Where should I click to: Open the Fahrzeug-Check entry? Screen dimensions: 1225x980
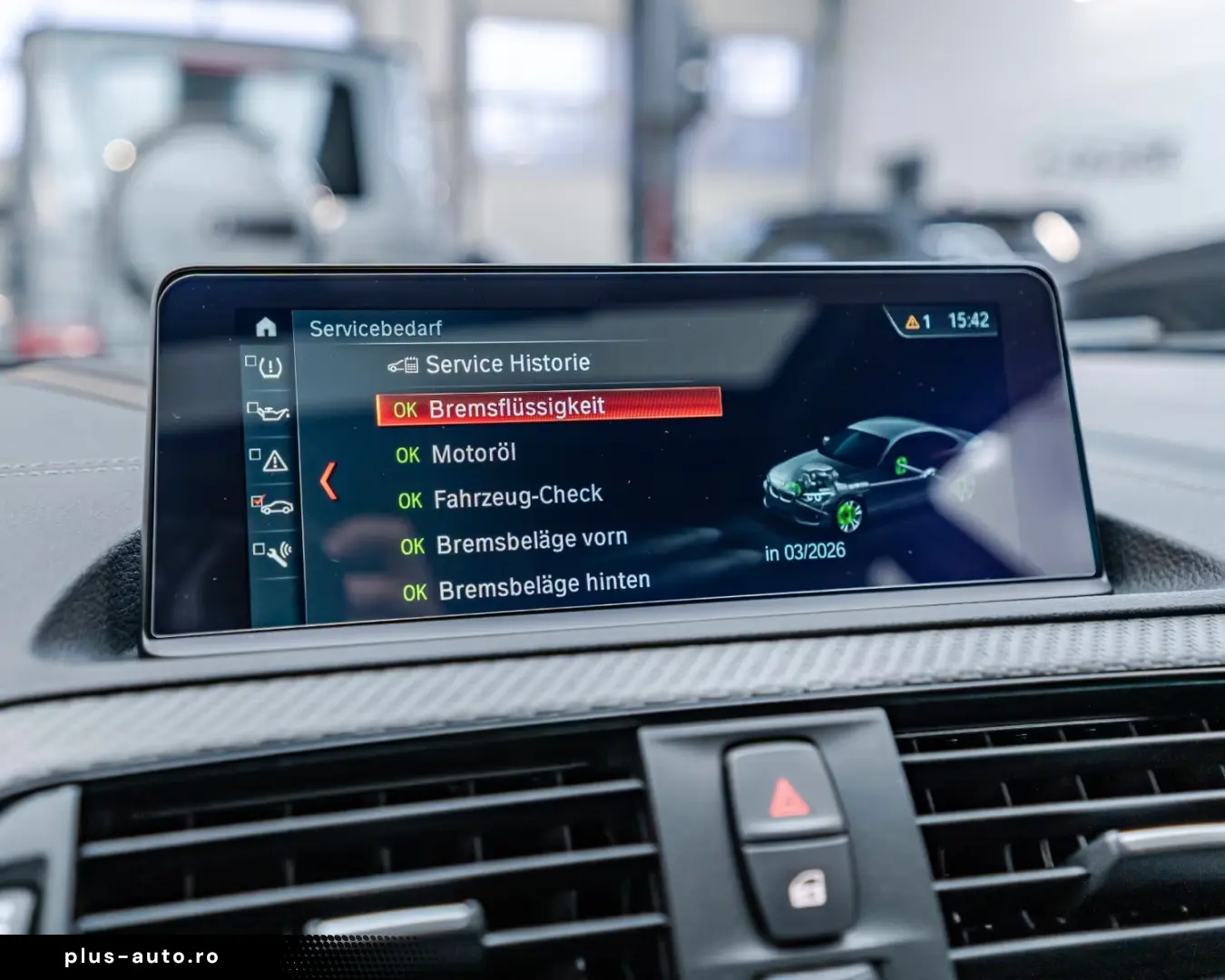[x=517, y=494]
